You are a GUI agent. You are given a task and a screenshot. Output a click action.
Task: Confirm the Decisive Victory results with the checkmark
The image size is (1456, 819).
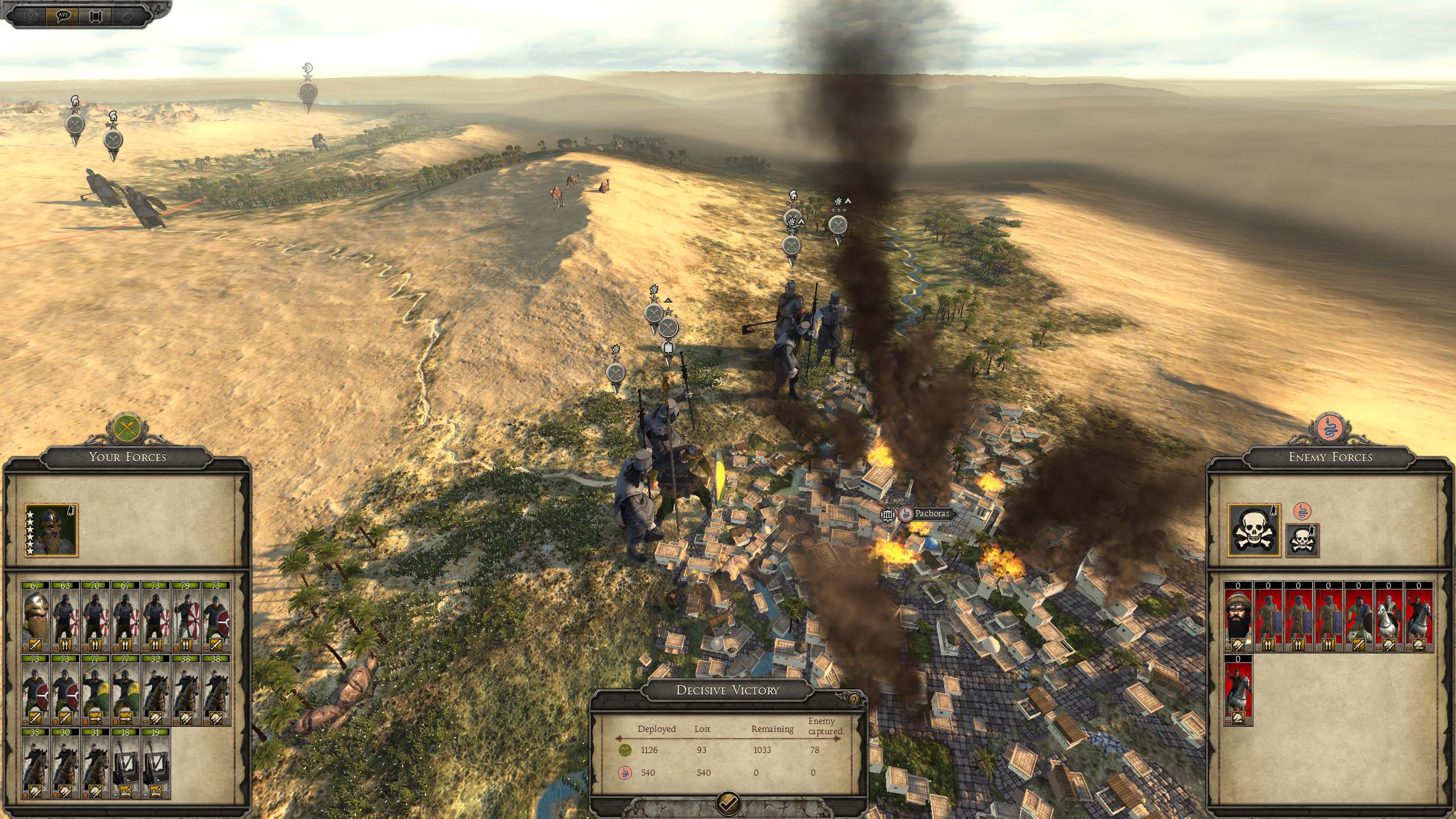click(x=729, y=803)
